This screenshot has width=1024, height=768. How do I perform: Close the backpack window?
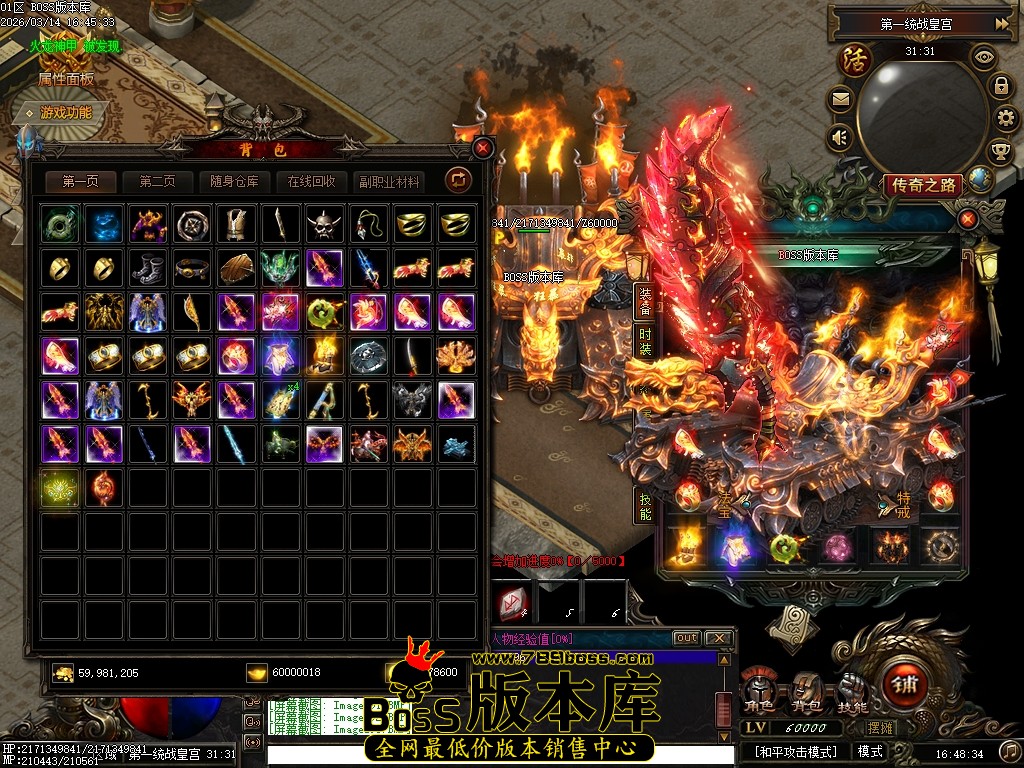pos(484,148)
